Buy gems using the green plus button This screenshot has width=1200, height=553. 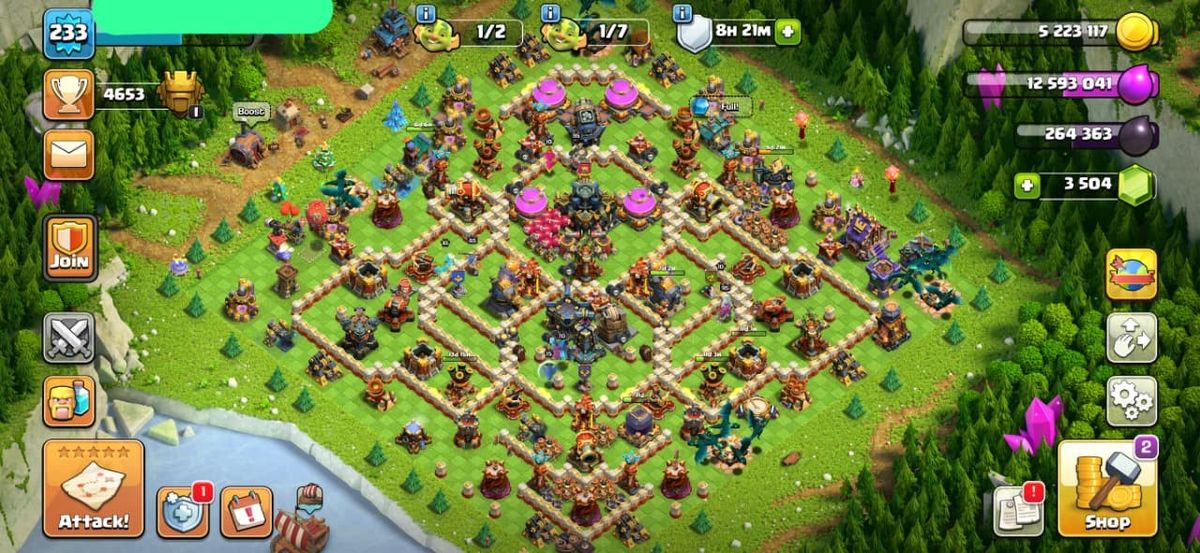click(x=1022, y=185)
